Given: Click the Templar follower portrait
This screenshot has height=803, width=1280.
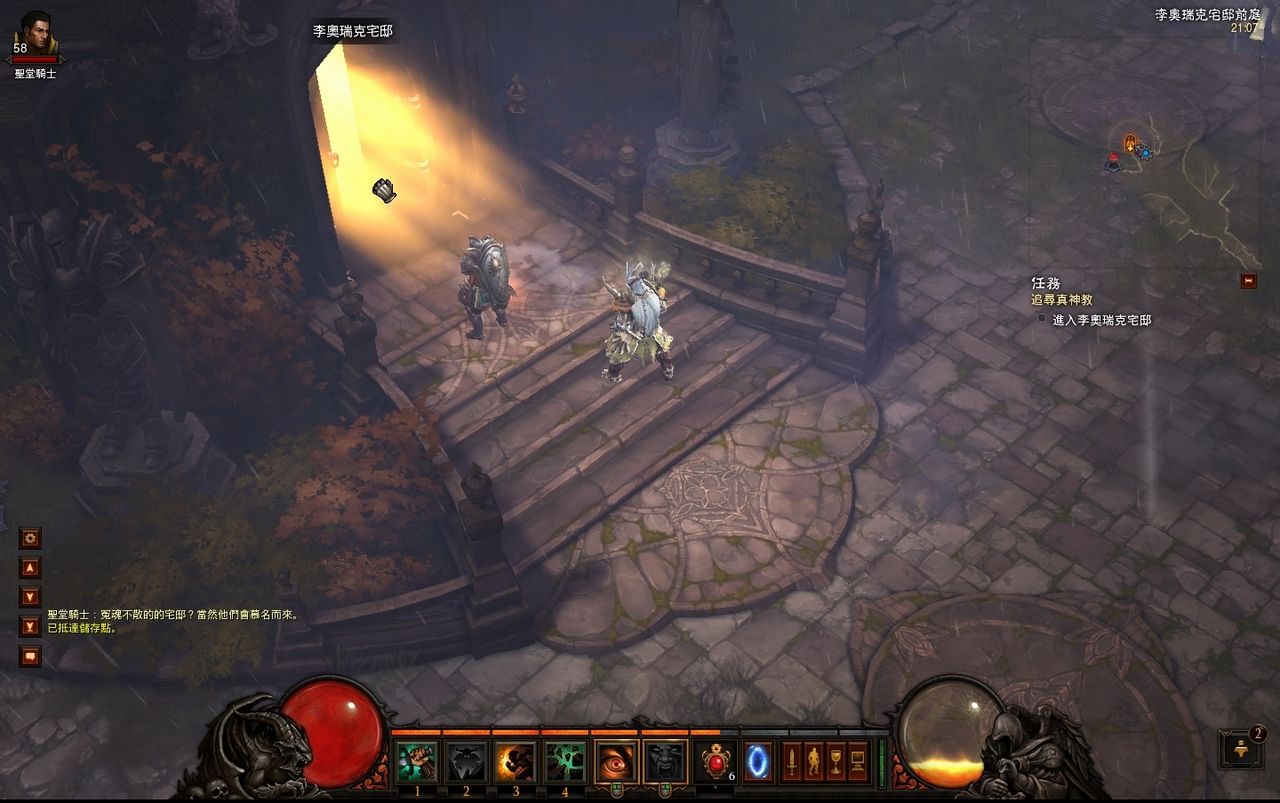Looking at the screenshot, I should pyautogui.click(x=37, y=34).
